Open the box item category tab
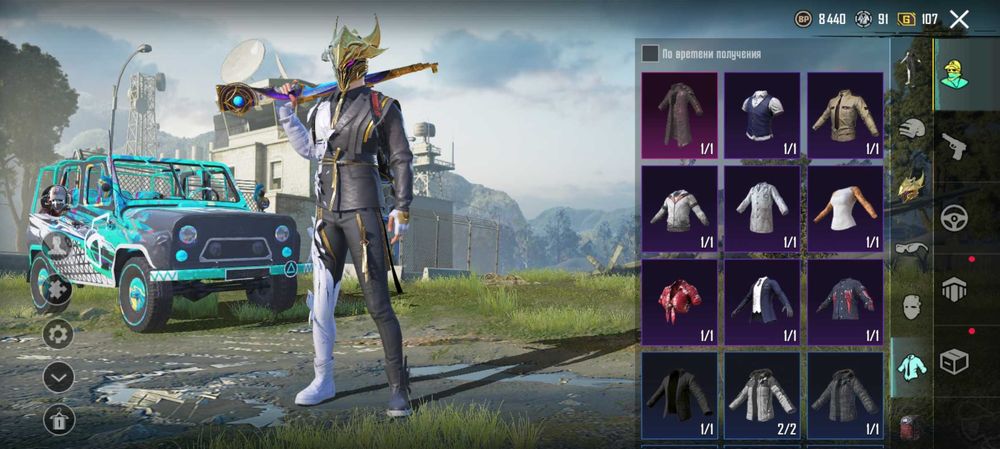This screenshot has width=1000, height=449. point(954,361)
